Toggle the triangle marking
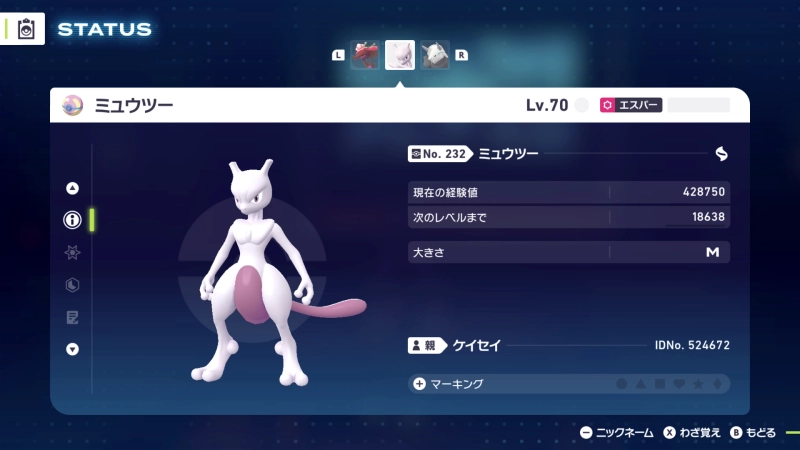The width and height of the screenshot is (800, 450). click(x=641, y=384)
